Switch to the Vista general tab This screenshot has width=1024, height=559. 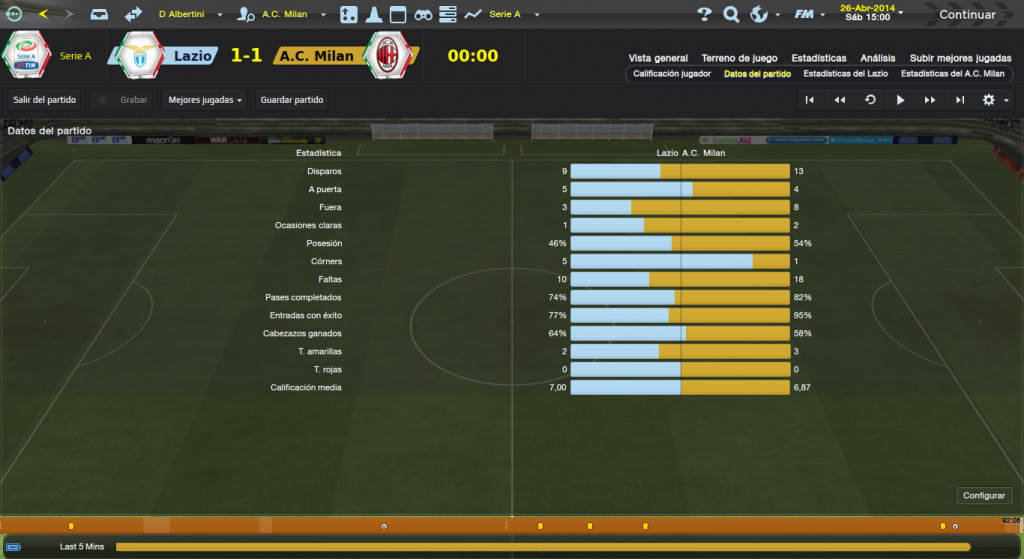click(658, 58)
